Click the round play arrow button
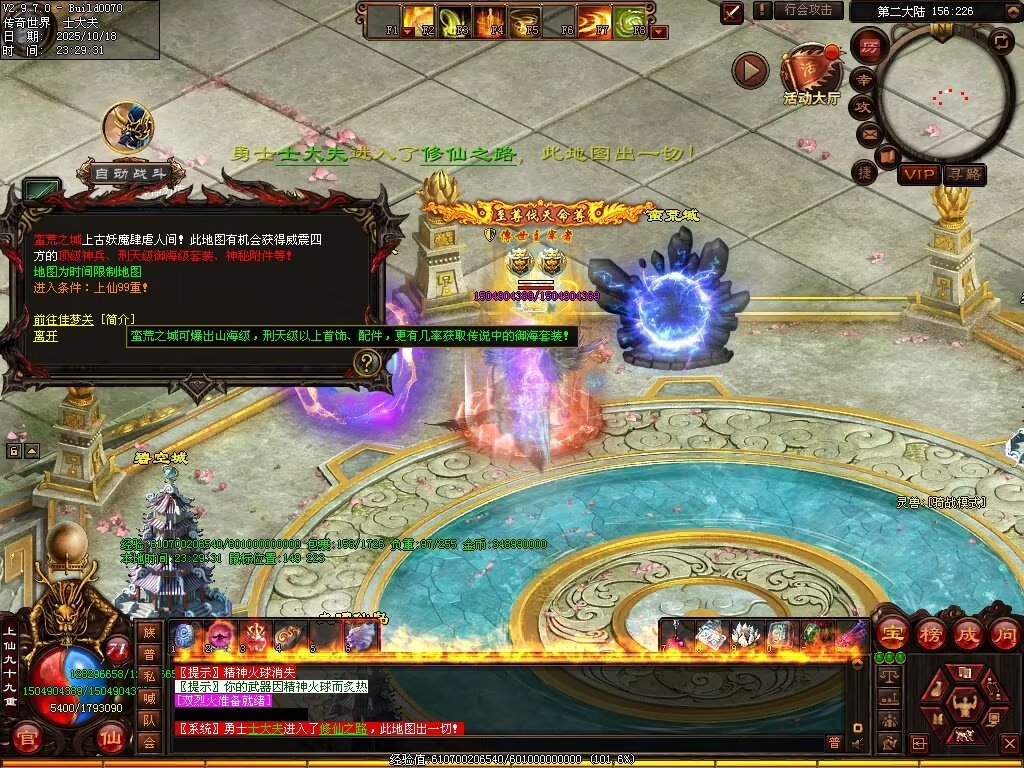Image resolution: width=1024 pixels, height=768 pixels. click(750, 70)
